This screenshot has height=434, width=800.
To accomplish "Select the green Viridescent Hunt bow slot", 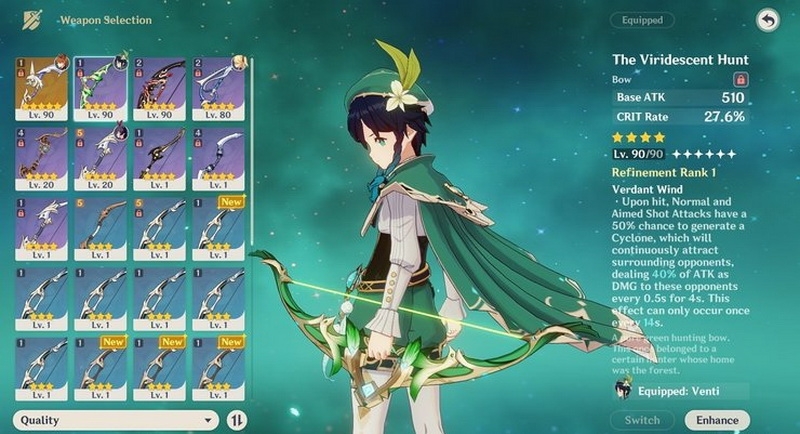I will click(x=99, y=88).
